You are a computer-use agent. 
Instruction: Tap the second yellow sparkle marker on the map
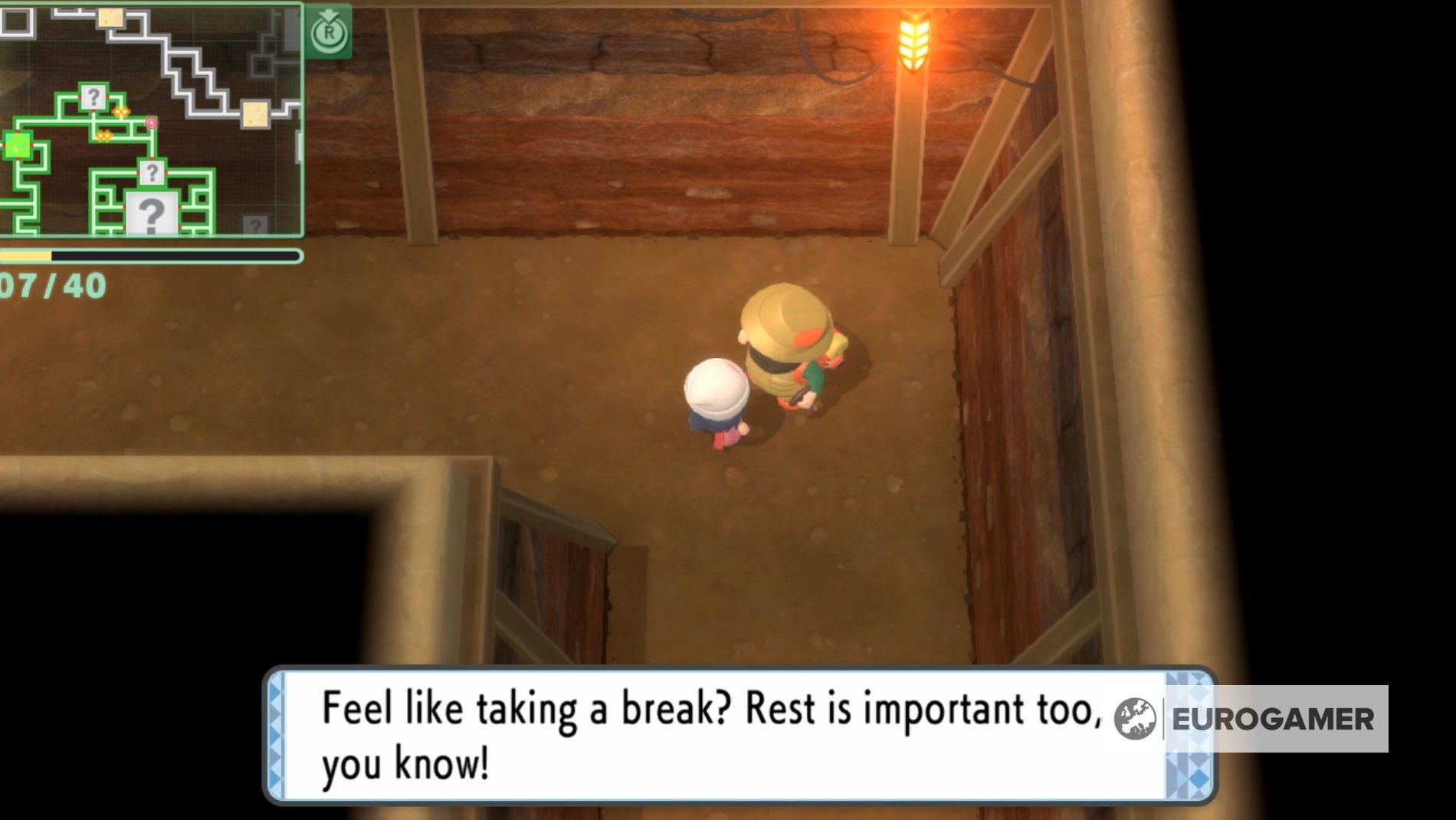pos(103,136)
